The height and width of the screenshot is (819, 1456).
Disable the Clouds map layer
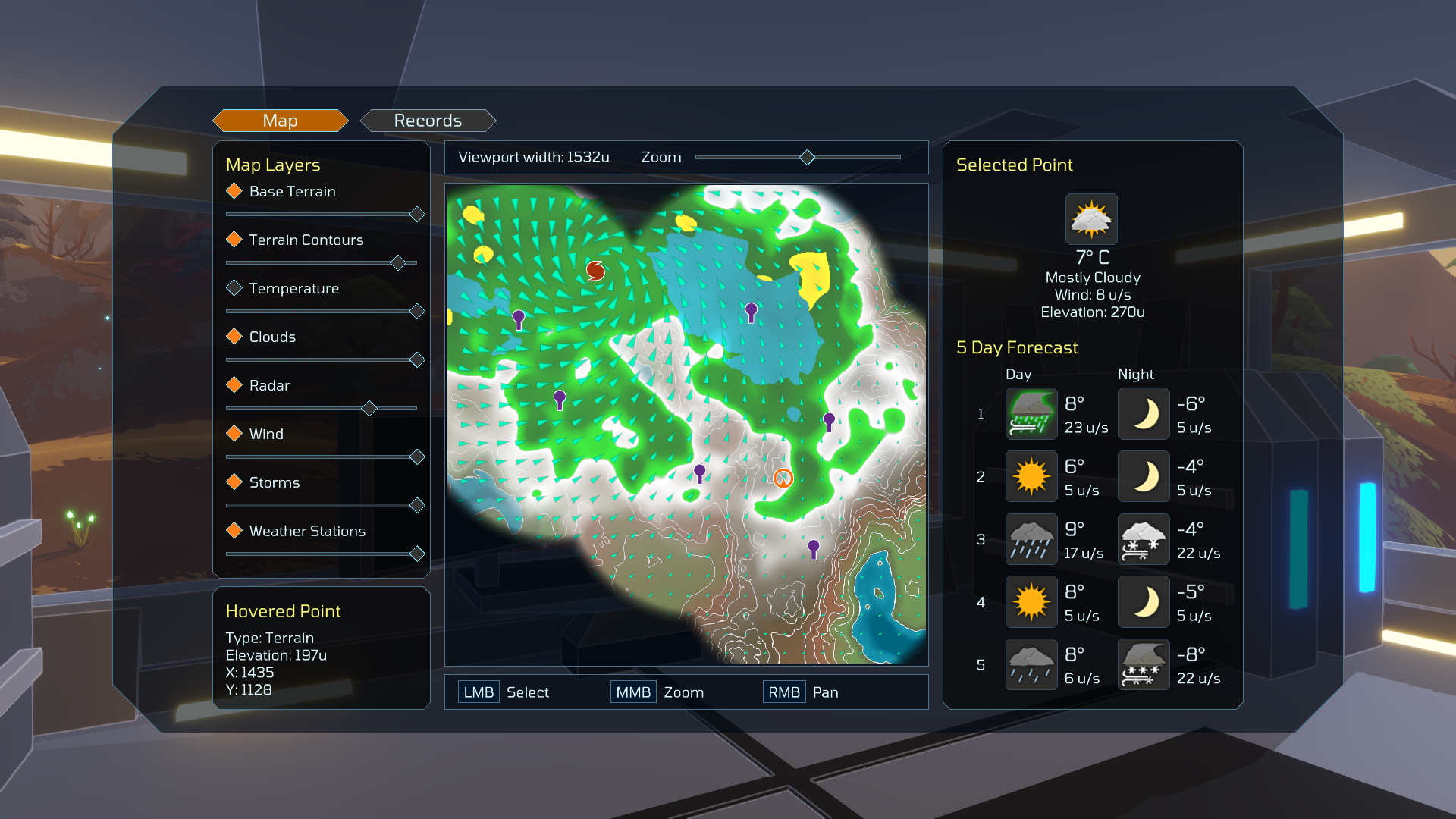(234, 337)
